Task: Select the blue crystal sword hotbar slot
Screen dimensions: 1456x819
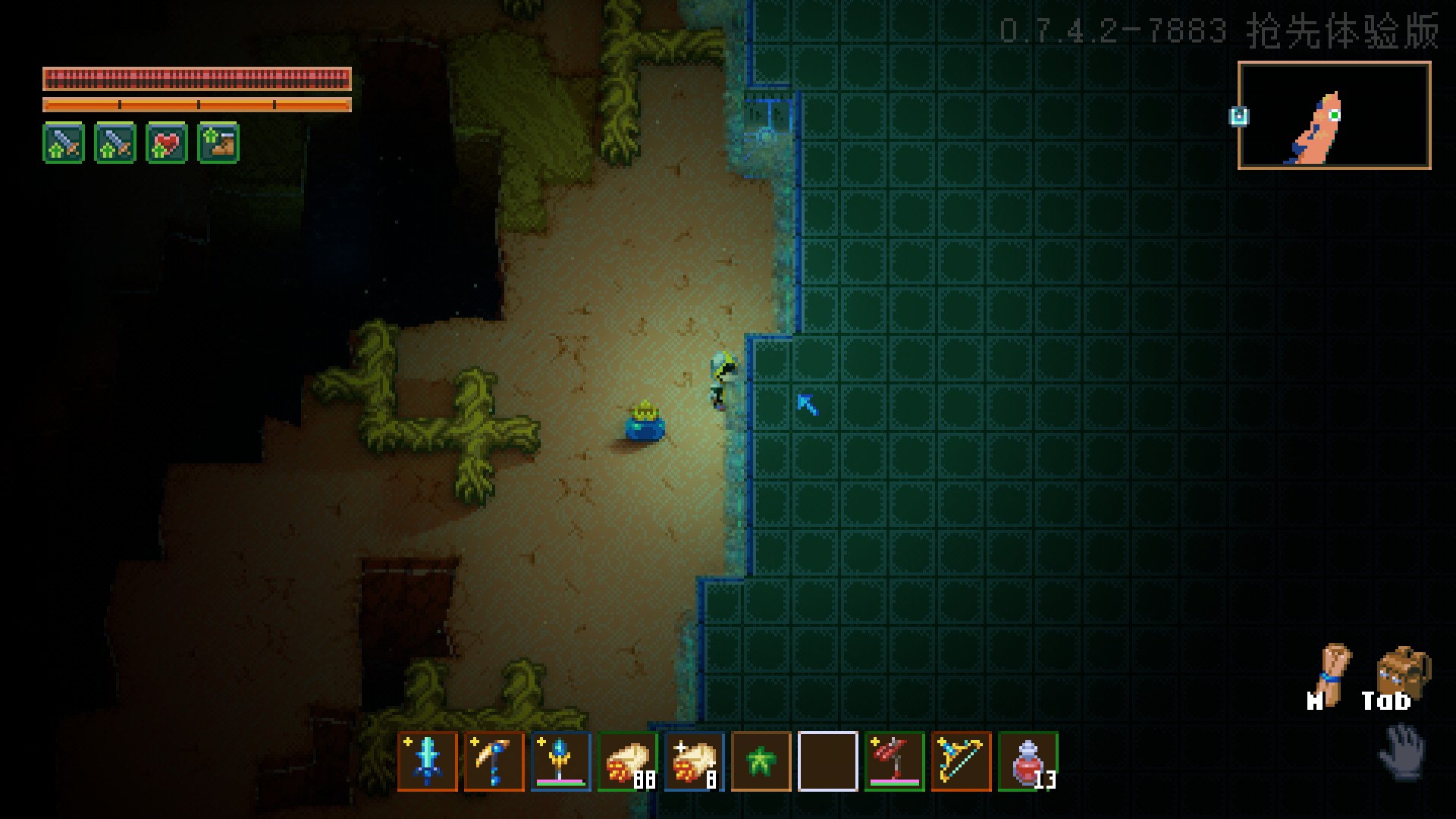Action: [428, 761]
